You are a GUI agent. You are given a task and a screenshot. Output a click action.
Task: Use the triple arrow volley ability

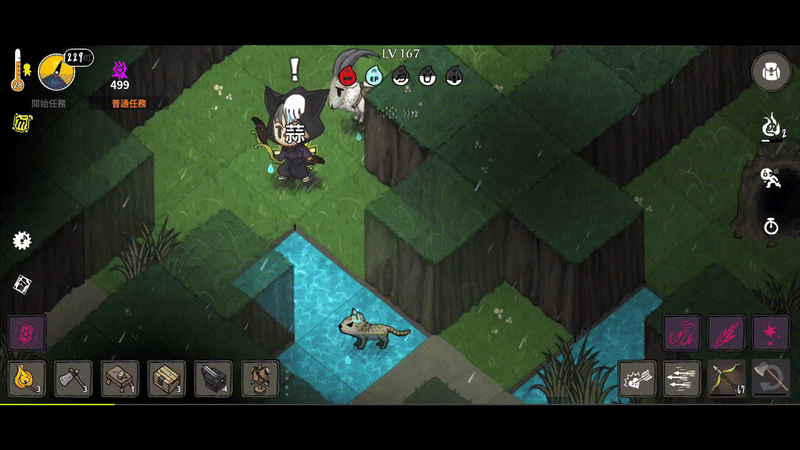(x=682, y=379)
